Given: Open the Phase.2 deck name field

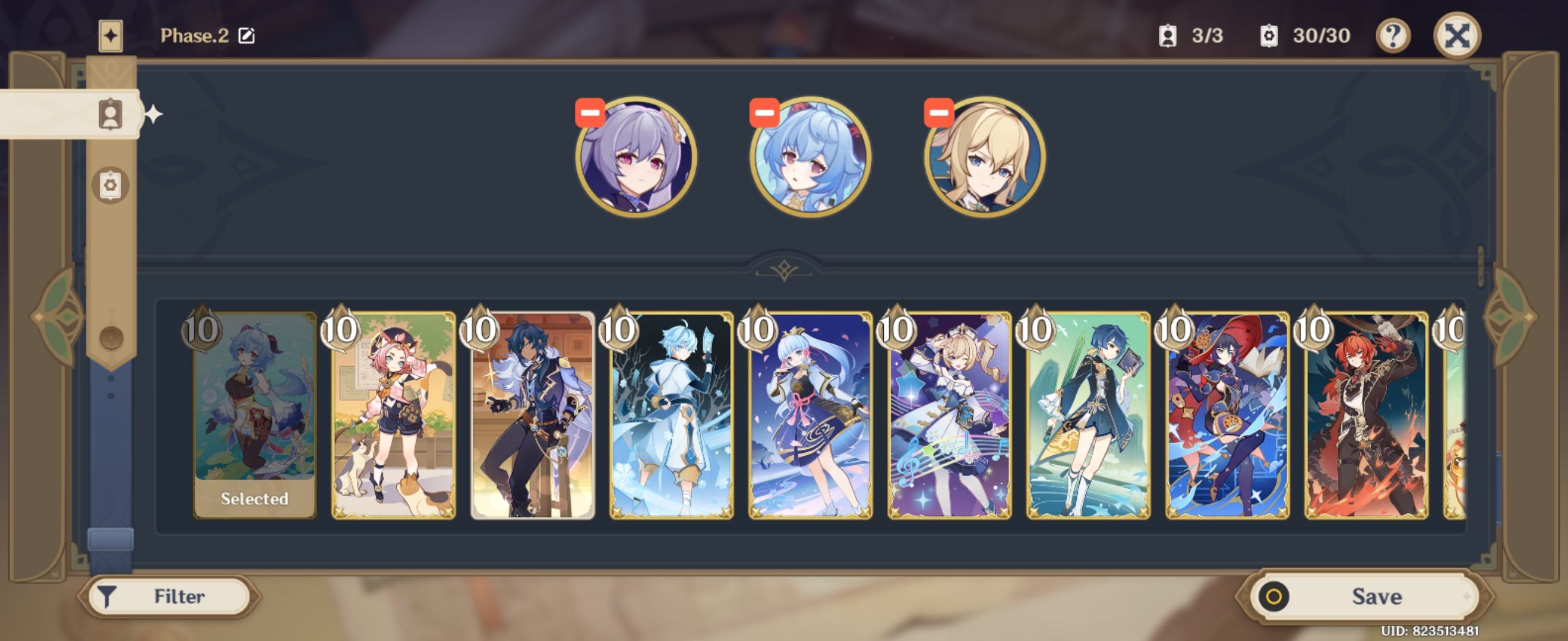Looking at the screenshot, I should pos(195,34).
